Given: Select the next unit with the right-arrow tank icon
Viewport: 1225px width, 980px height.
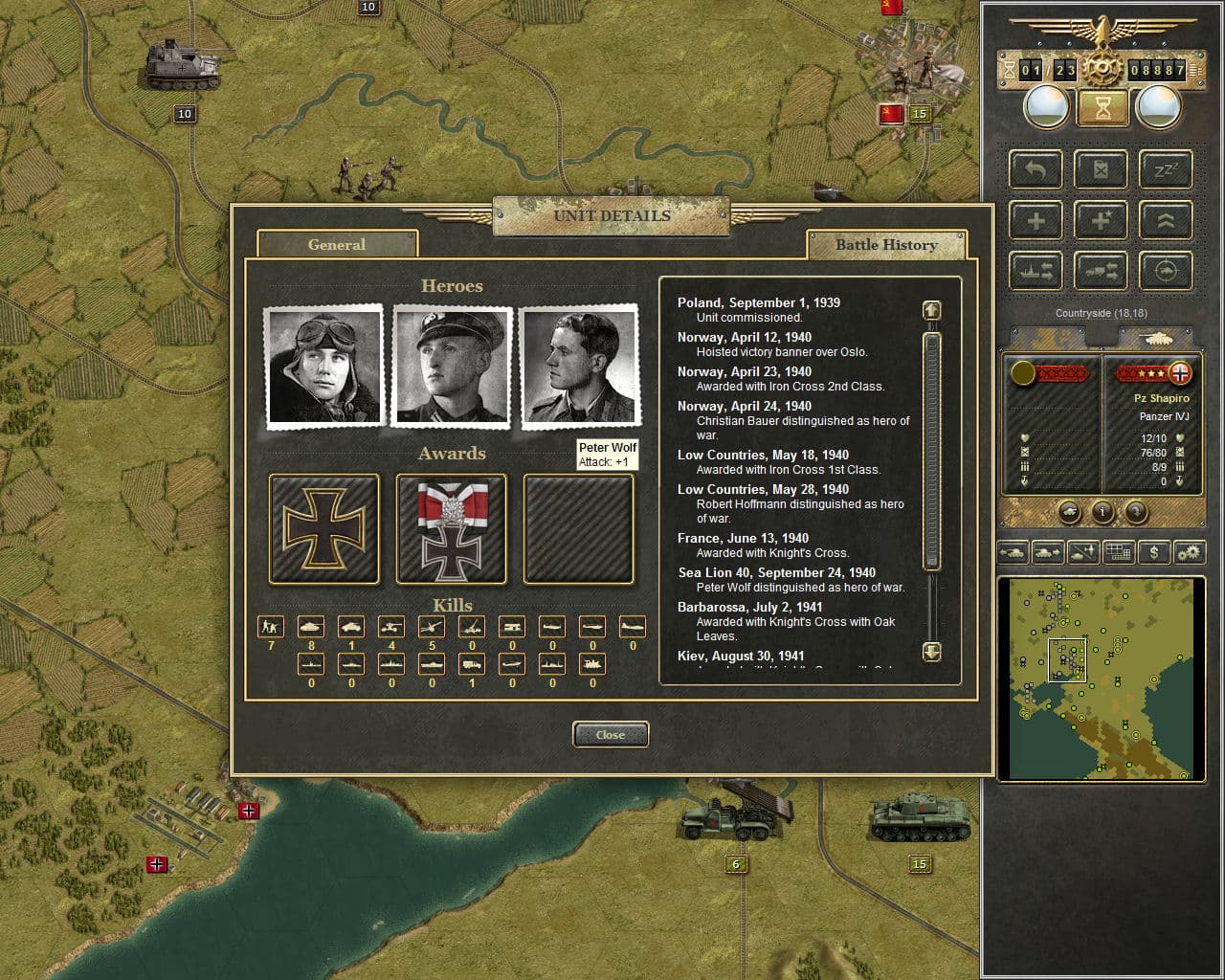Looking at the screenshot, I should pyautogui.click(x=1048, y=552).
